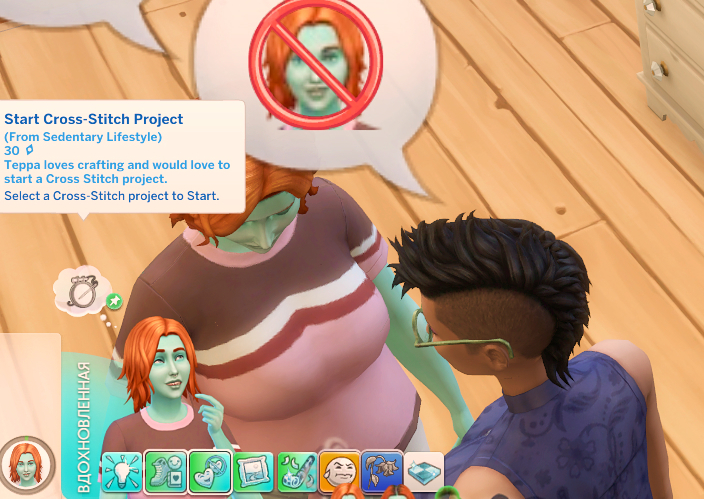Click the active Sim's round portrait
704x499 pixels.
click(x=27, y=465)
